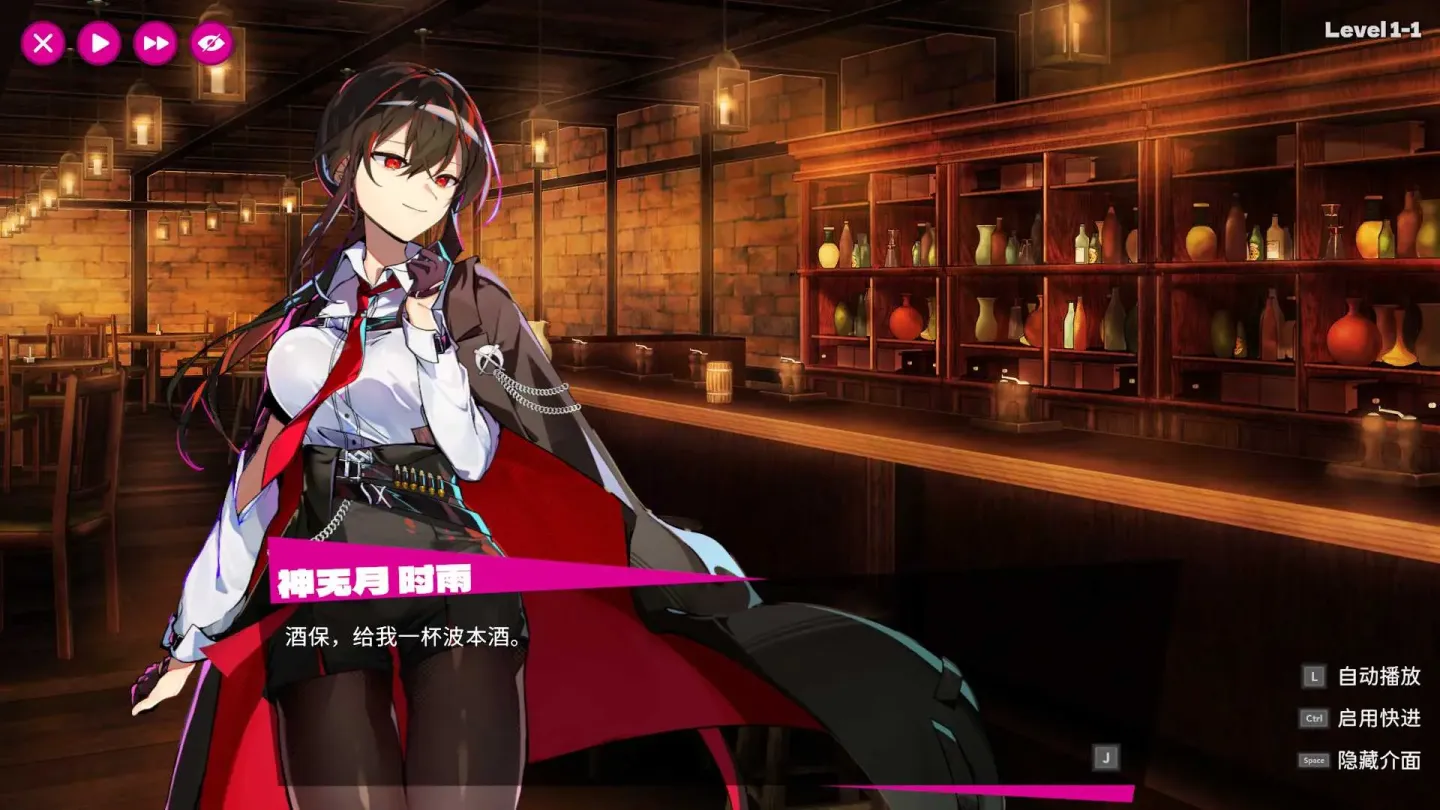
Task: Click the Ctrl shortcut key icon
Action: click(x=1312, y=718)
